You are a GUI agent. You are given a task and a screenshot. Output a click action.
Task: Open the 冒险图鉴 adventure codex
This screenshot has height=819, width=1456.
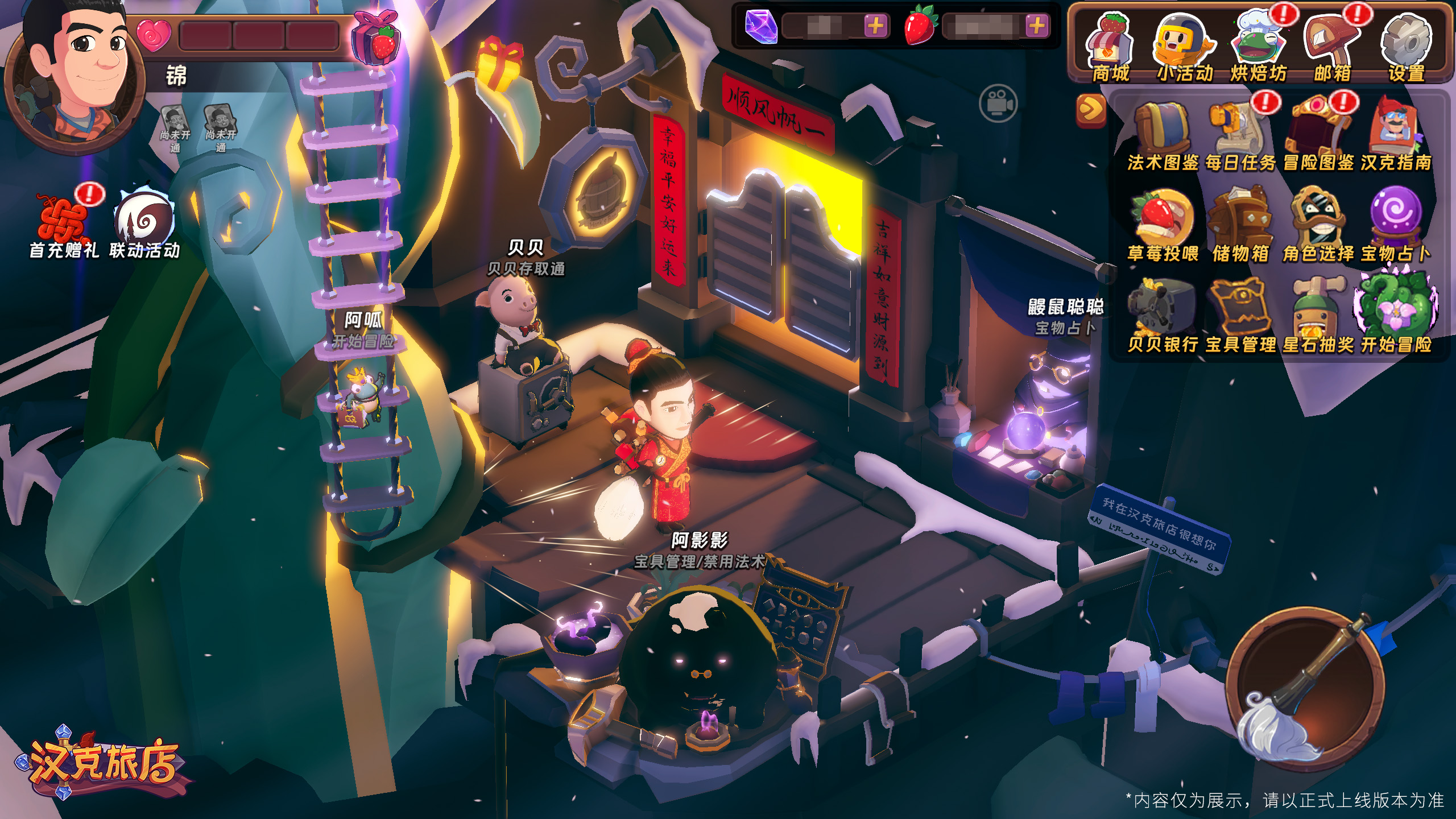tap(1318, 136)
